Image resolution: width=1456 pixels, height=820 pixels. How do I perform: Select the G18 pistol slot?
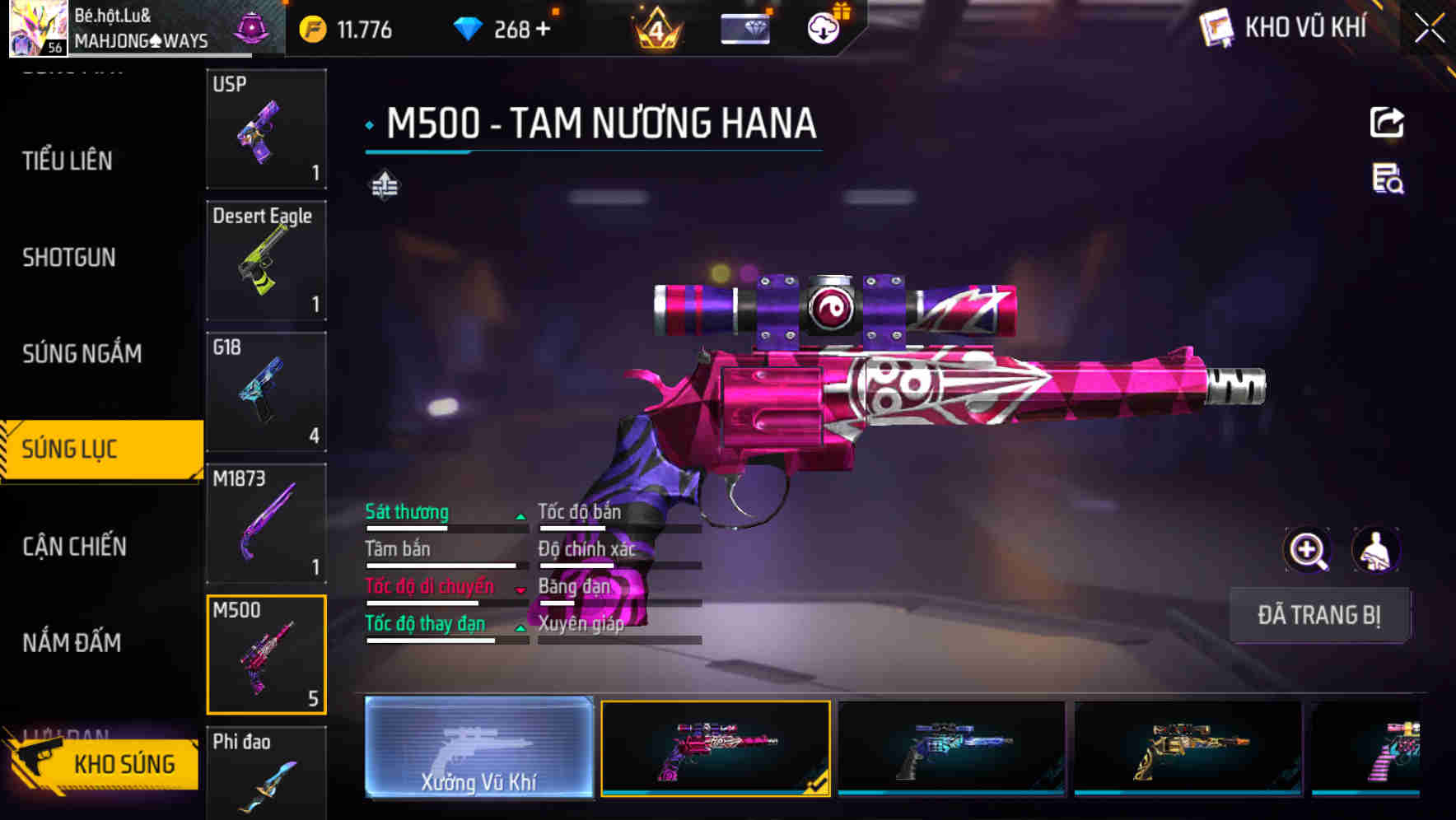click(x=266, y=392)
